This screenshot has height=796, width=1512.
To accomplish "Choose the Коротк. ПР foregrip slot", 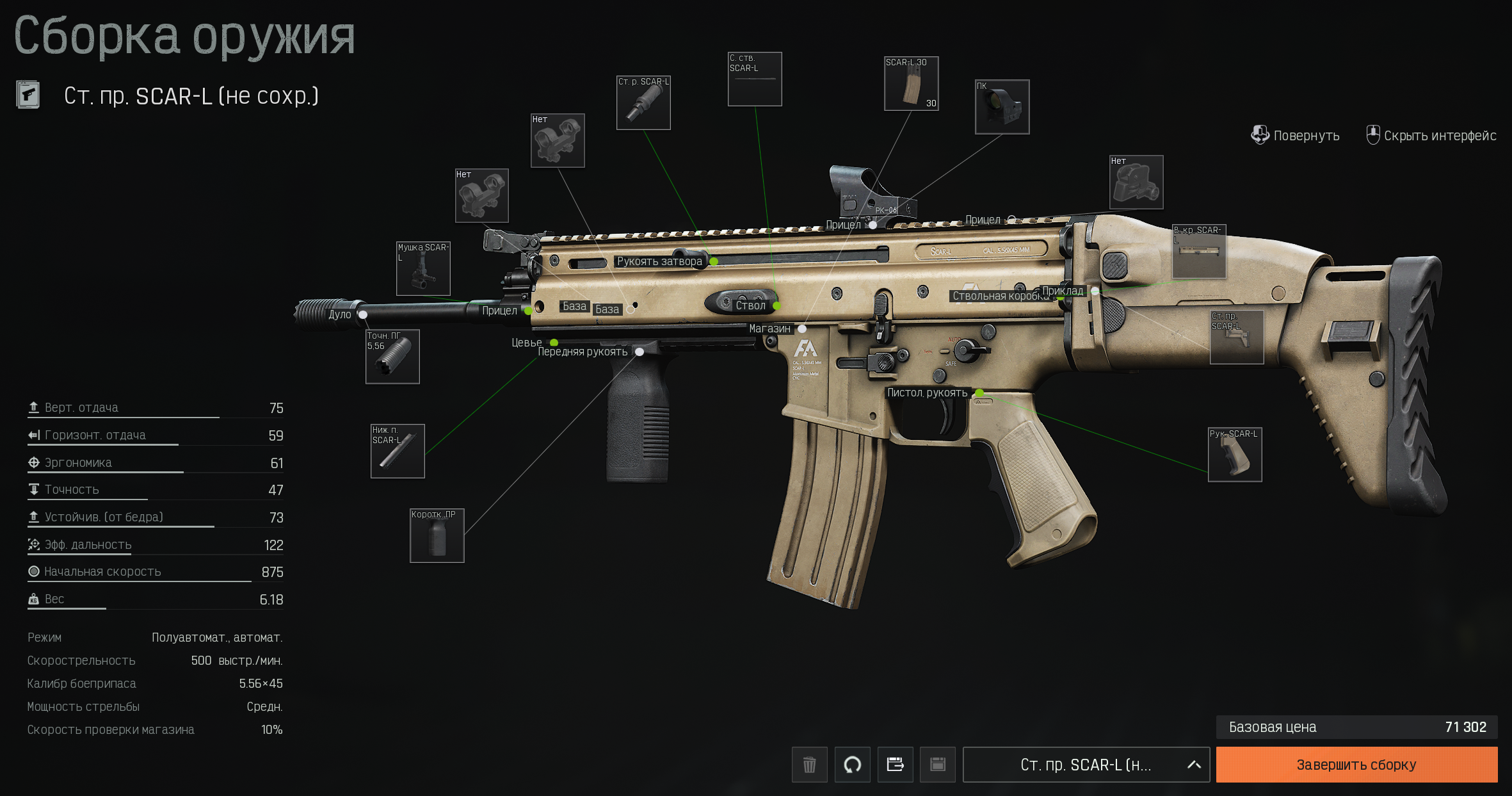I will 437,536.
